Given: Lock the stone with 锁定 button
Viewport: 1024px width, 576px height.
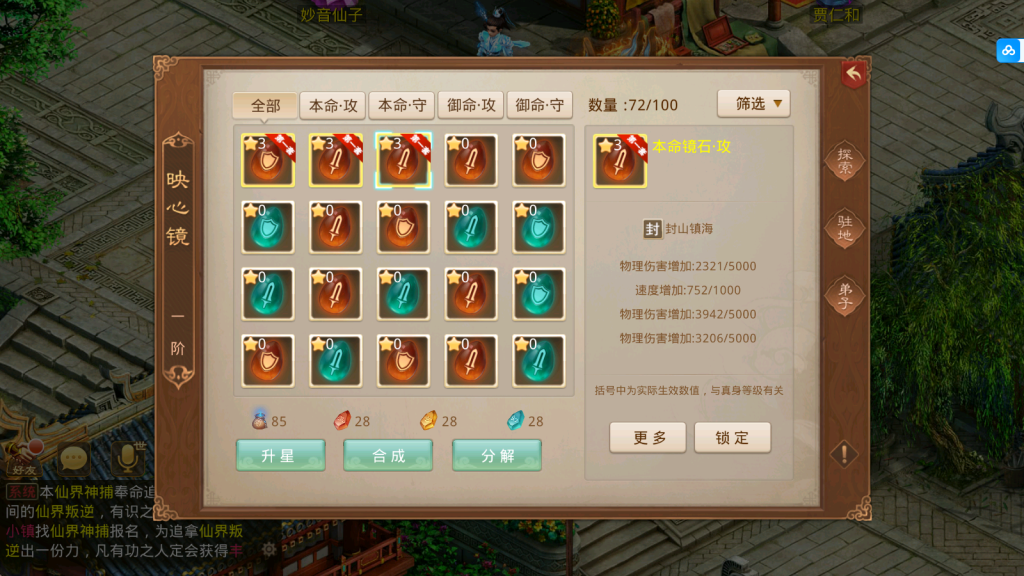Looking at the screenshot, I should tap(733, 438).
